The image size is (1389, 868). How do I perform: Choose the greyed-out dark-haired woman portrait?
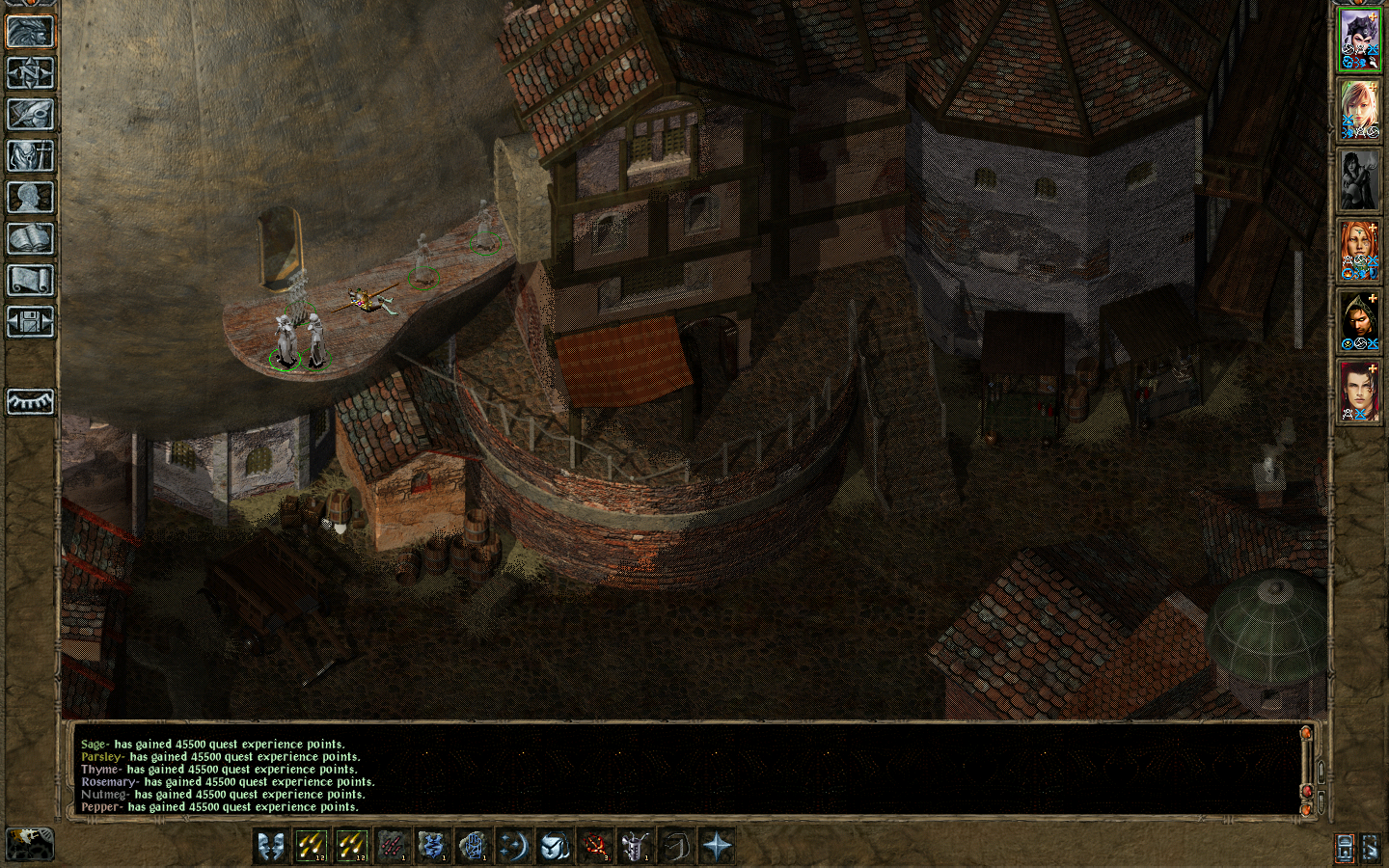click(x=1359, y=180)
